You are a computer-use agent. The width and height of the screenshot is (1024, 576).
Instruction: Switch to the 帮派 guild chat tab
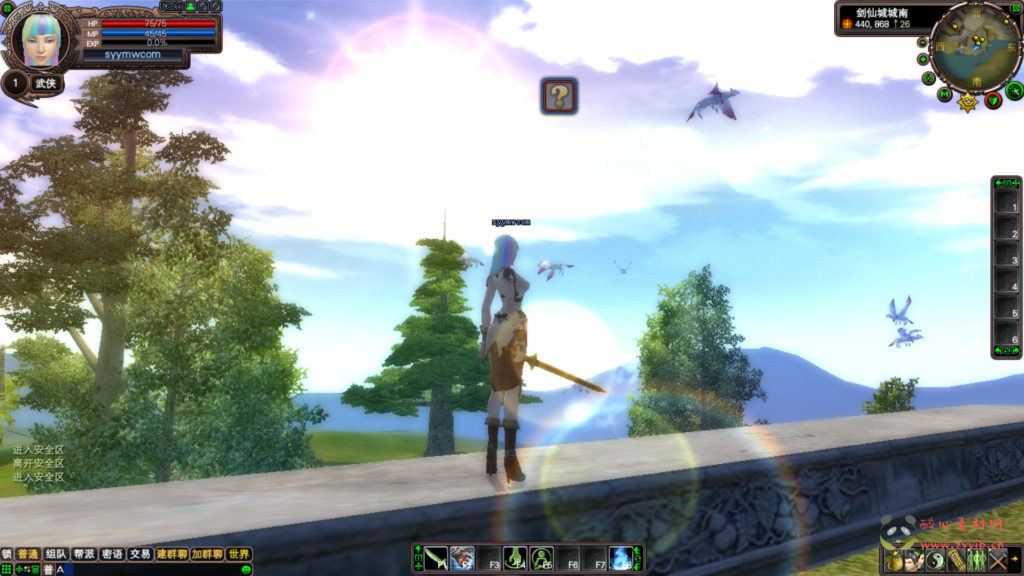click(x=84, y=554)
